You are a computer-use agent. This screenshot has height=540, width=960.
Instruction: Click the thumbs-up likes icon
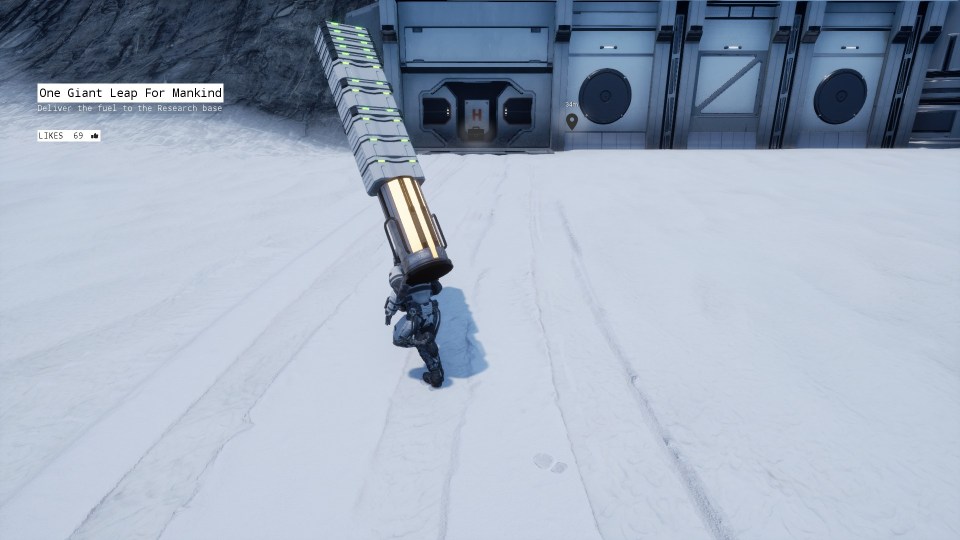(x=95, y=136)
